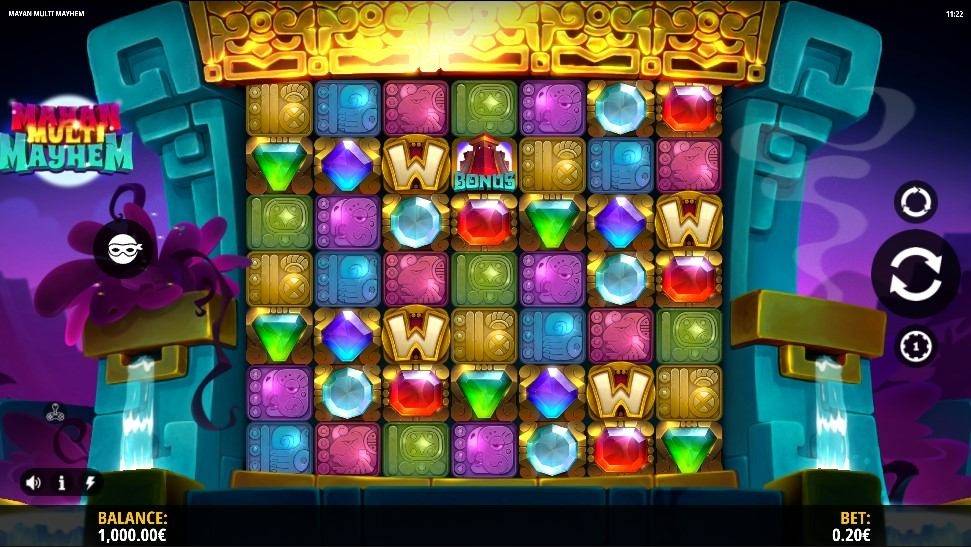
Task: Spin the reels with the large spin button
Action: tap(915, 273)
